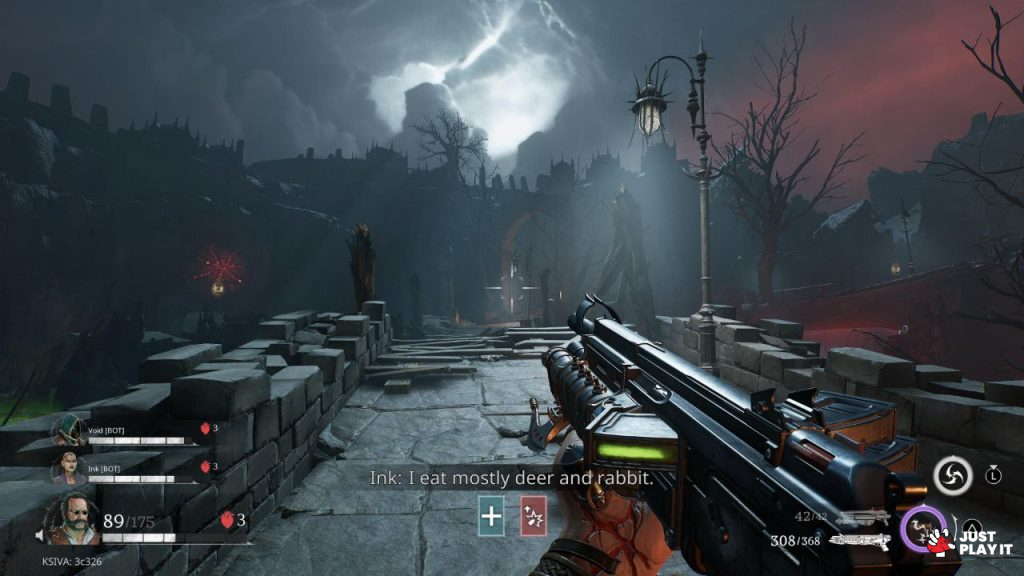Click the bearded player character portrait
This screenshot has width=1024, height=576.
click(x=71, y=518)
